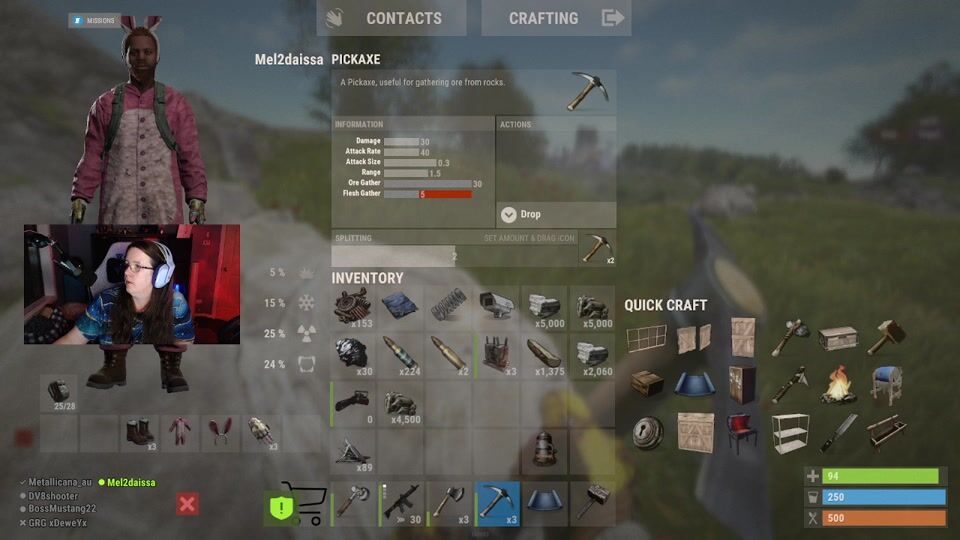Image resolution: width=960 pixels, height=540 pixels.
Task: Switch to the Crafting tab
Action: click(556, 18)
